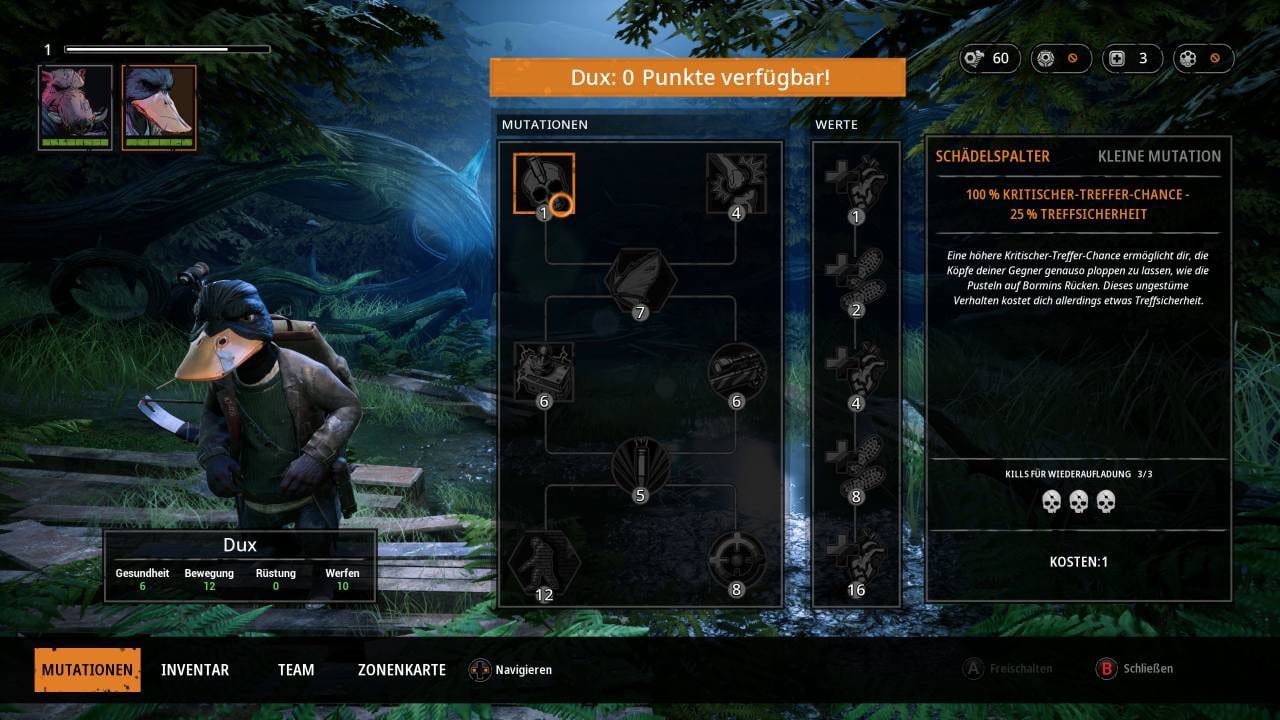1280x720 pixels.
Task: Choose the moth wings mutation costing 7
Action: [x=640, y=281]
